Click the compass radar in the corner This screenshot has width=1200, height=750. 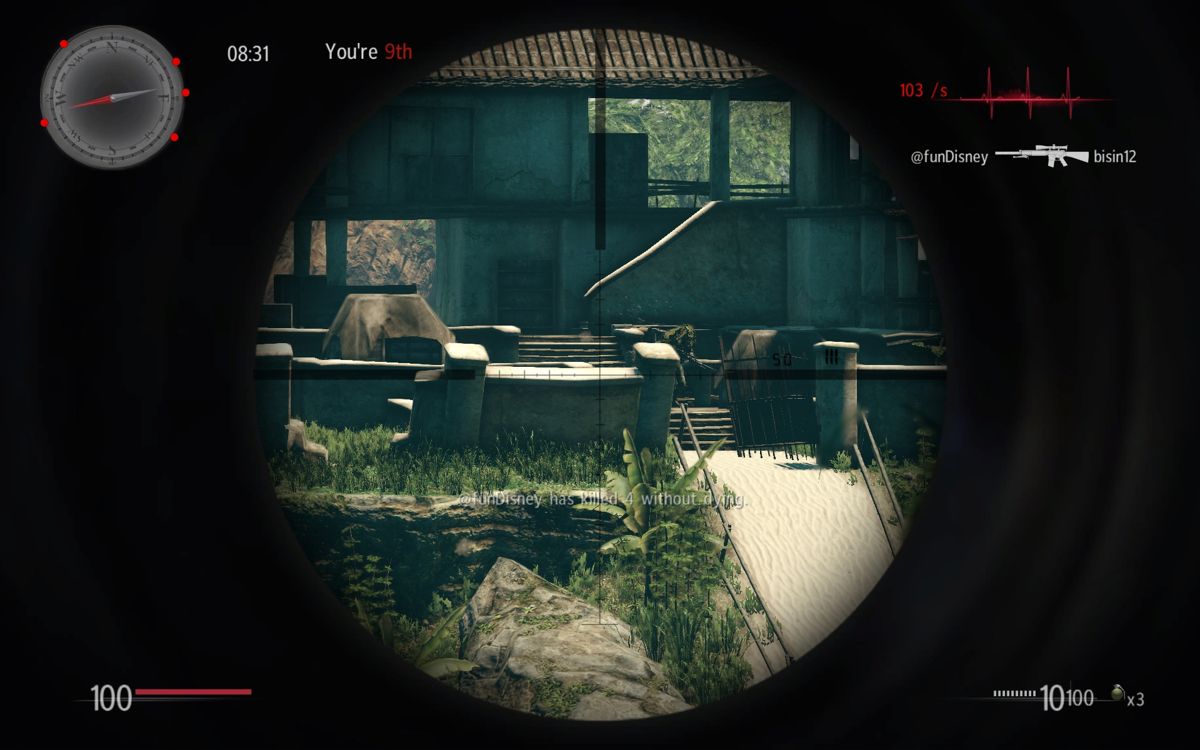coord(112,97)
